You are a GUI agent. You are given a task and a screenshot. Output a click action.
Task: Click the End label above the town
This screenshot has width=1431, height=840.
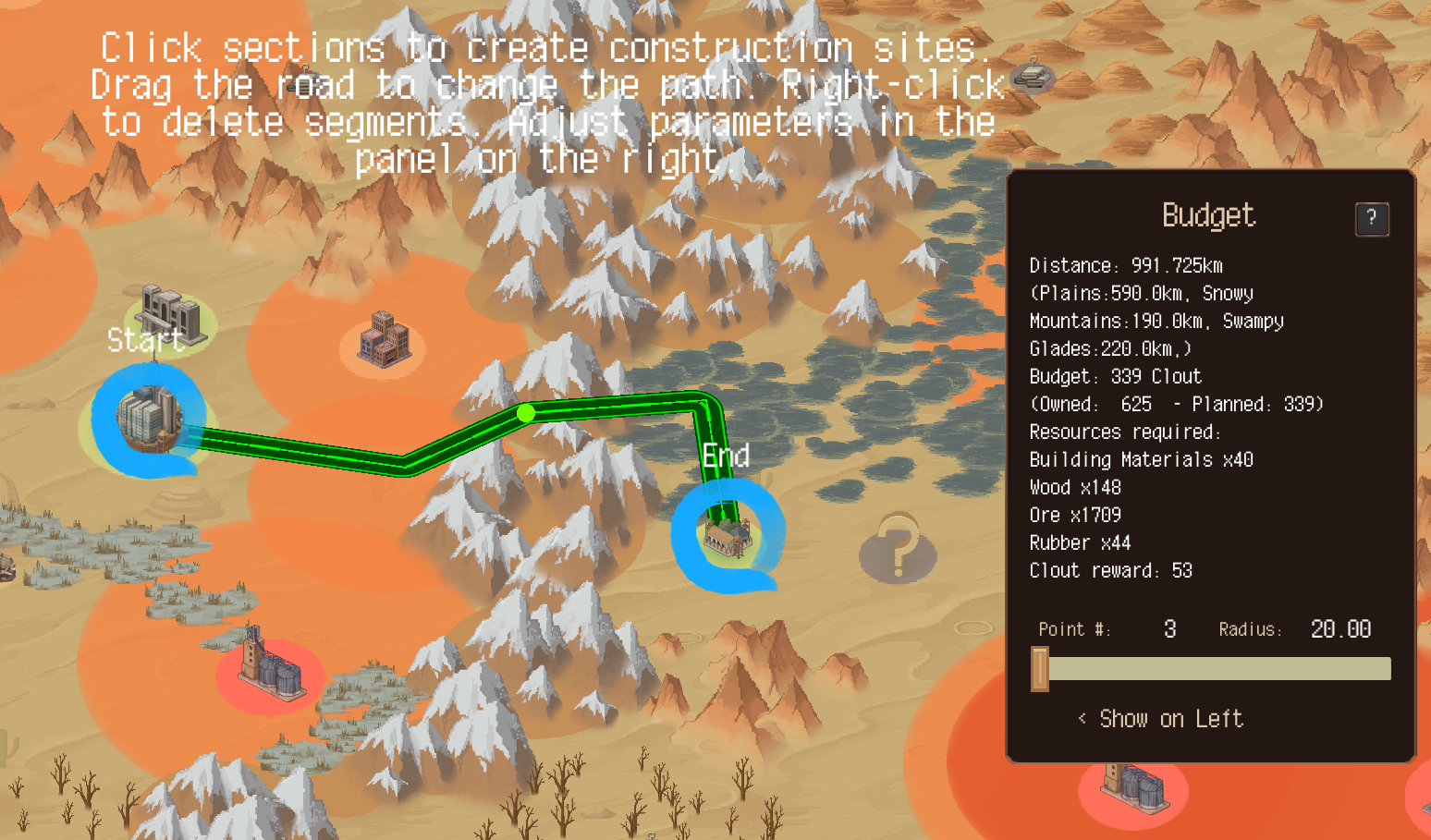[x=727, y=456]
